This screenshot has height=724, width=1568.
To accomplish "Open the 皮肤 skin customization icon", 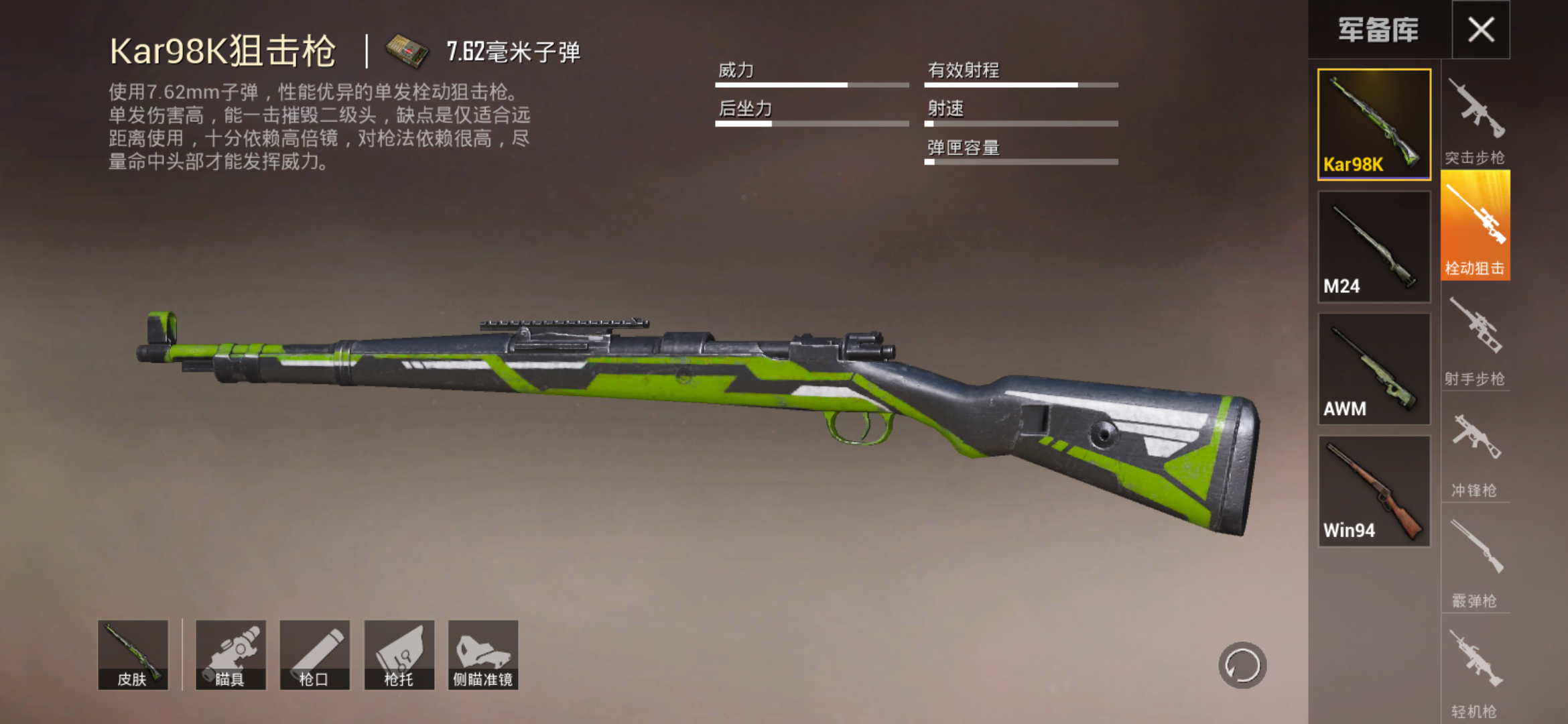I will click(x=133, y=656).
